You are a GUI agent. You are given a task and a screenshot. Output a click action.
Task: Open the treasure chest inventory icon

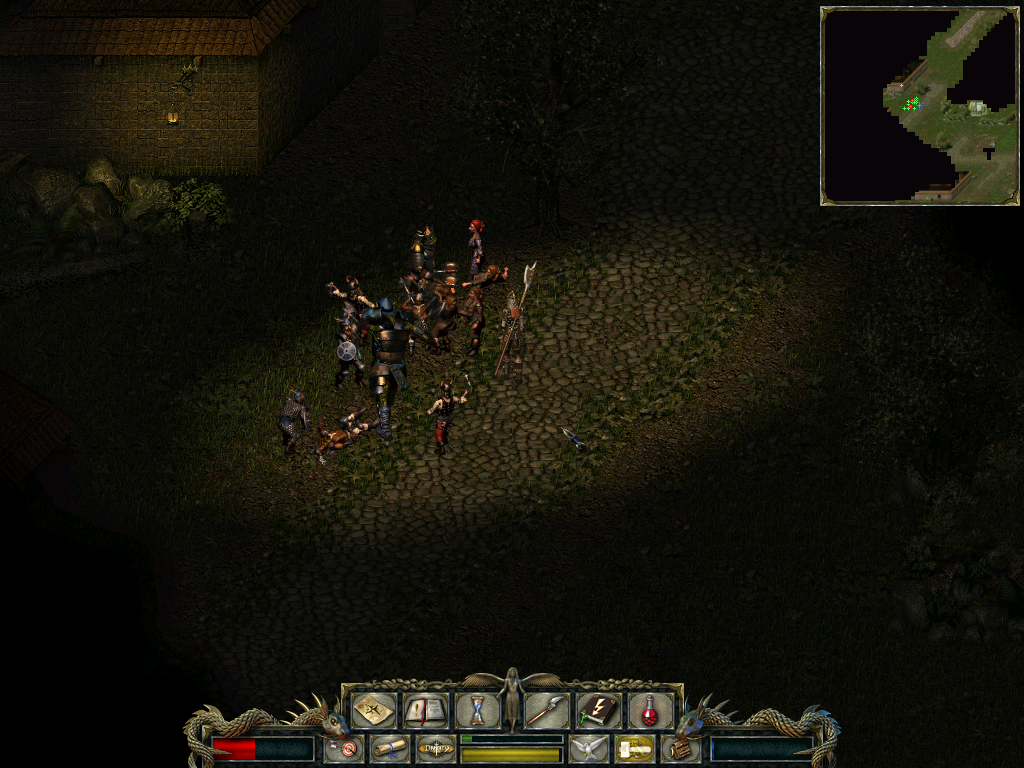pos(680,748)
